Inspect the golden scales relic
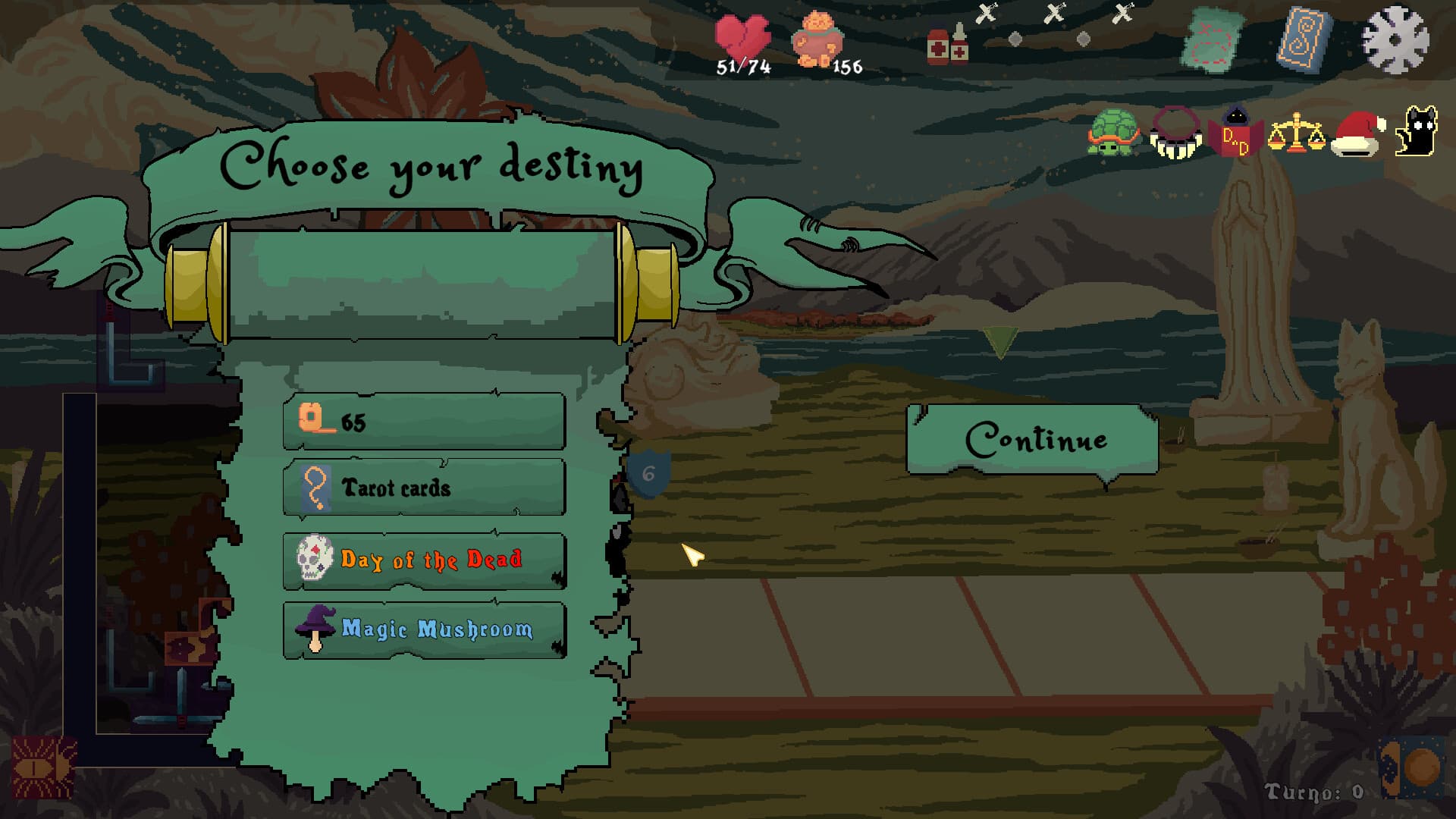This screenshot has height=819, width=1456. pyautogui.click(x=1296, y=133)
